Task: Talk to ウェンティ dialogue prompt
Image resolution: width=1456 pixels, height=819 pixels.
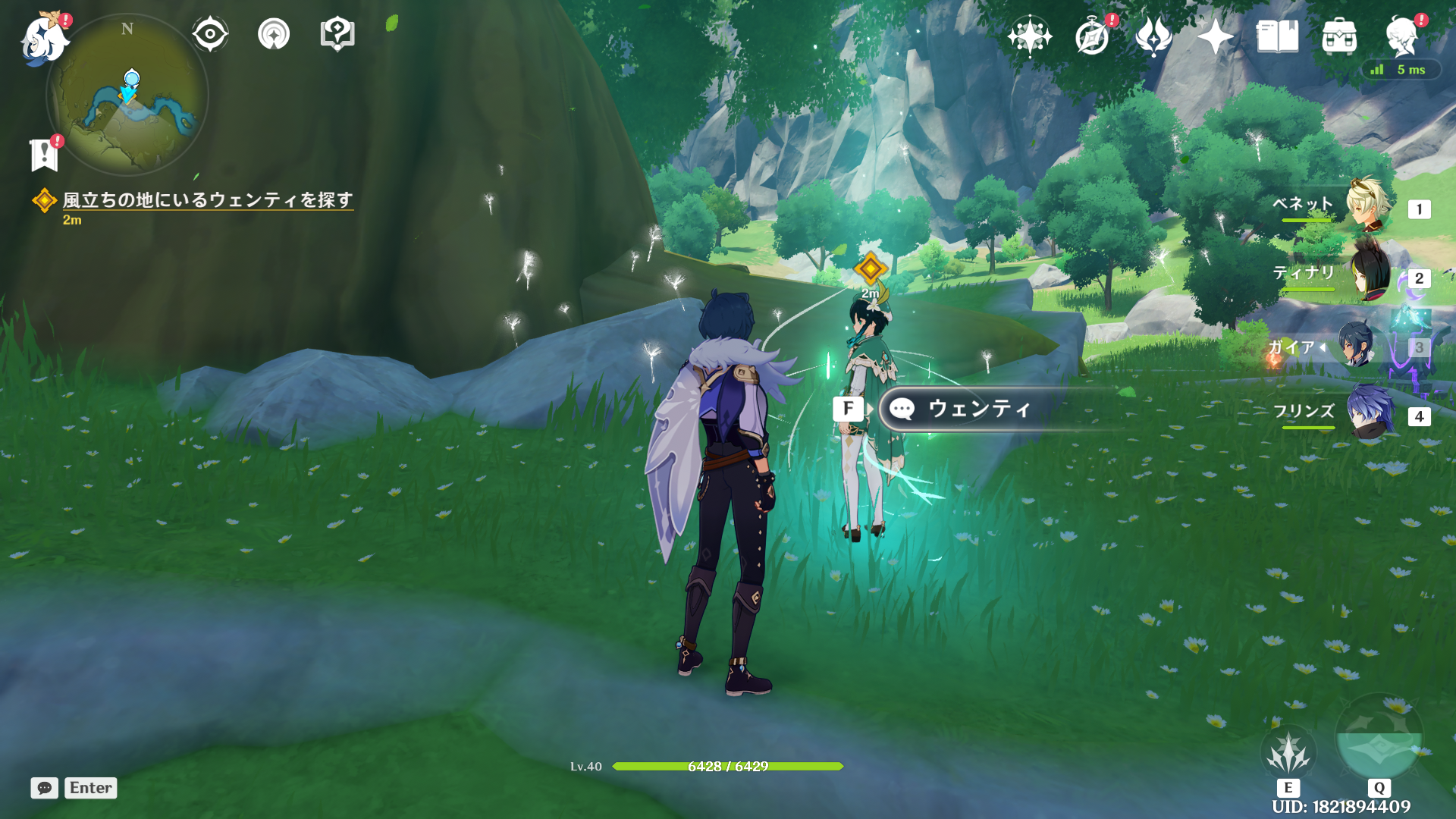Action: click(x=978, y=409)
